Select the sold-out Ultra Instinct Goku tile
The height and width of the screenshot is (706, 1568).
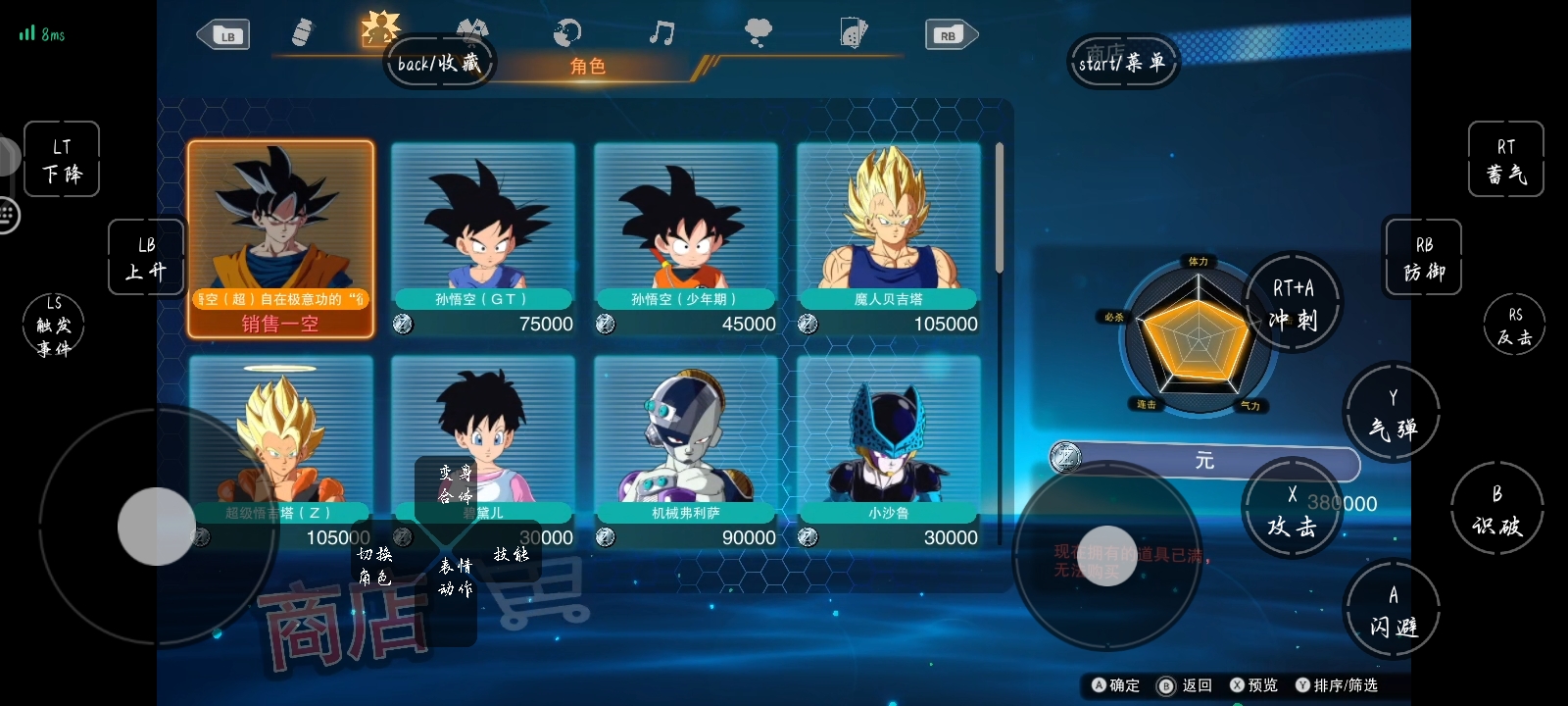(280, 238)
